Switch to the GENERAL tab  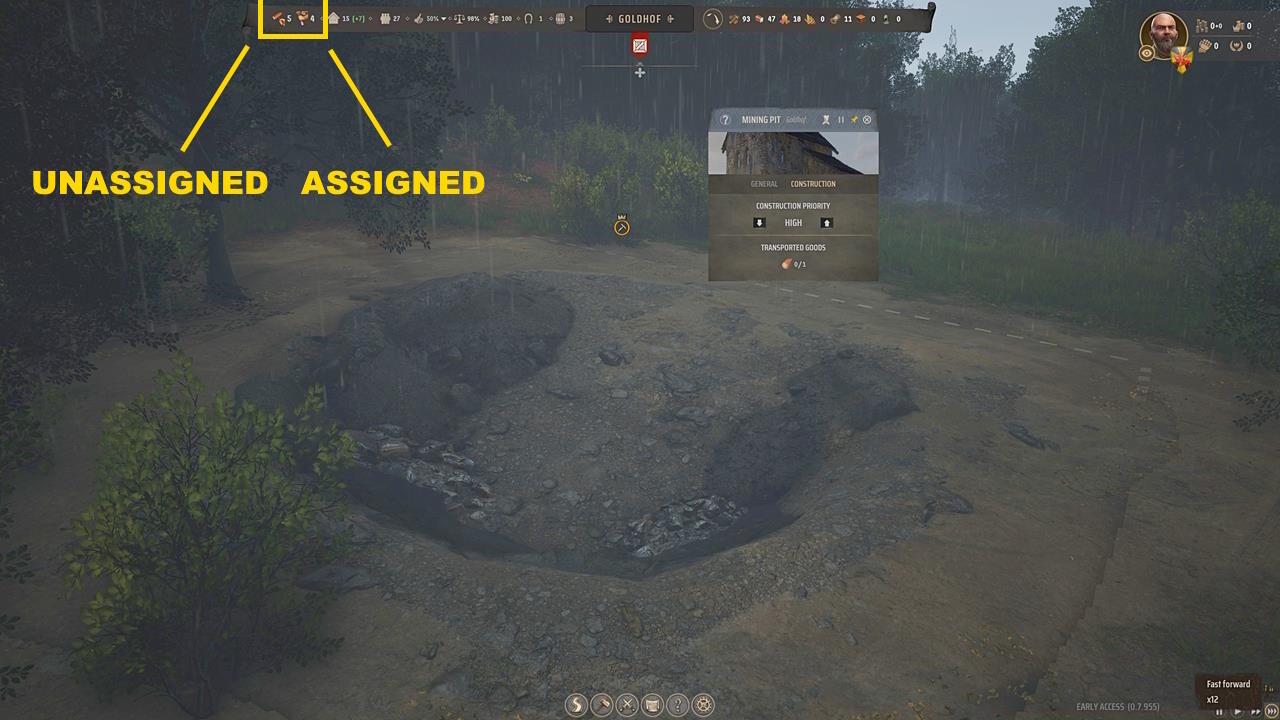coord(765,184)
